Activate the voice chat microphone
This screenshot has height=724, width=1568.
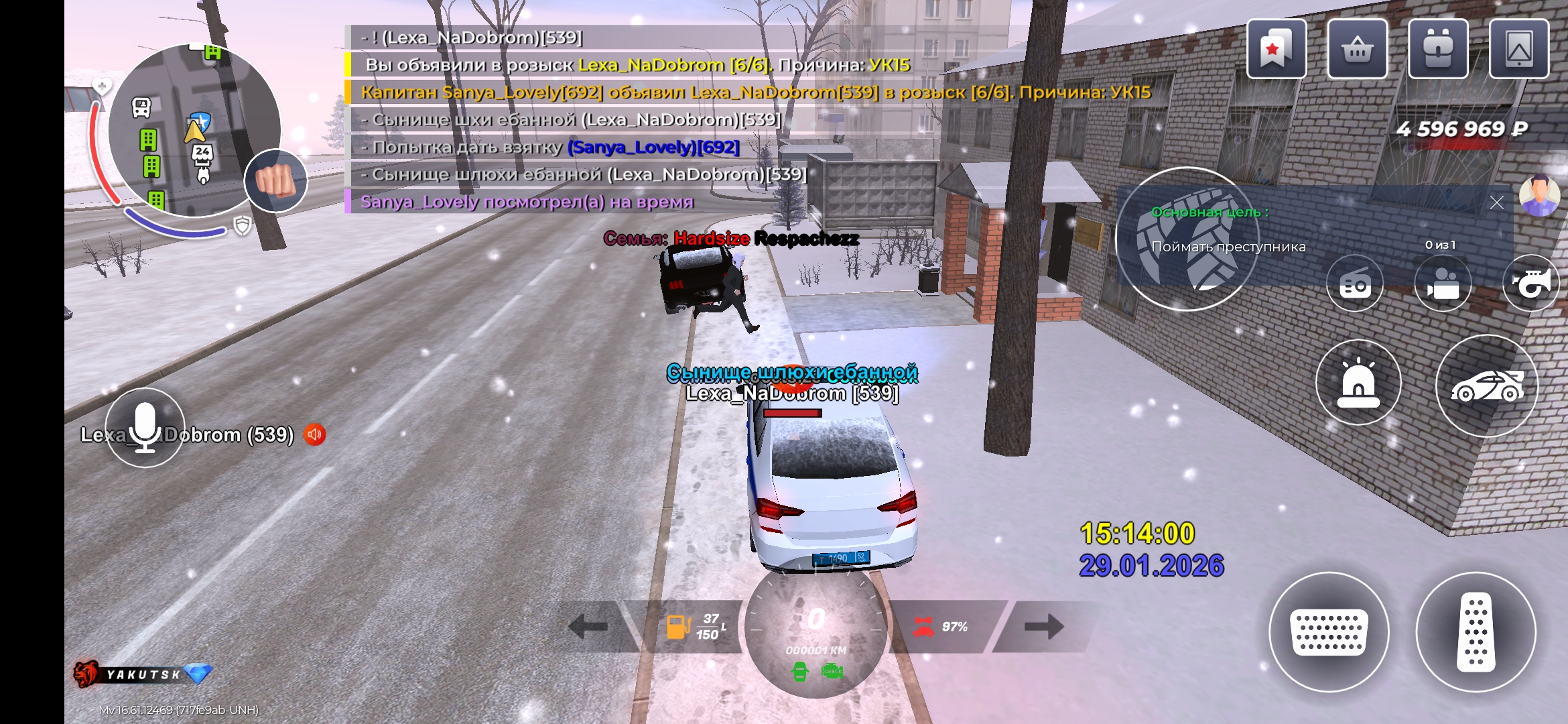coord(145,428)
